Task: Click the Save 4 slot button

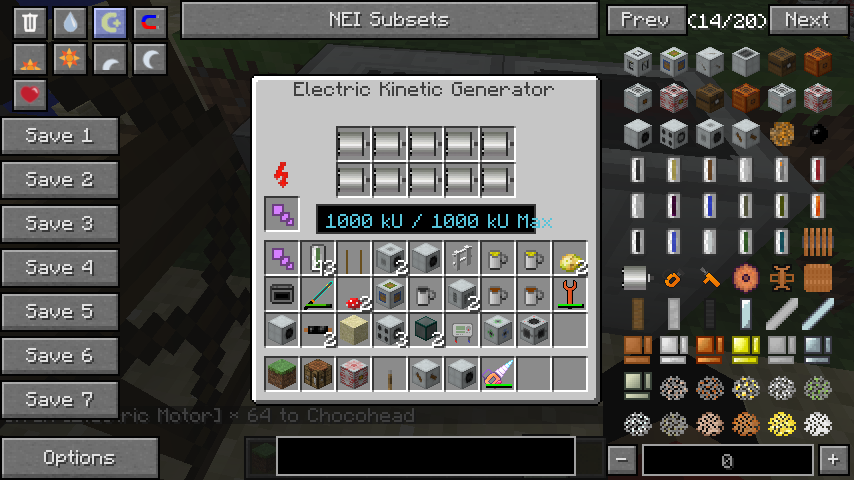Action: 59,268
